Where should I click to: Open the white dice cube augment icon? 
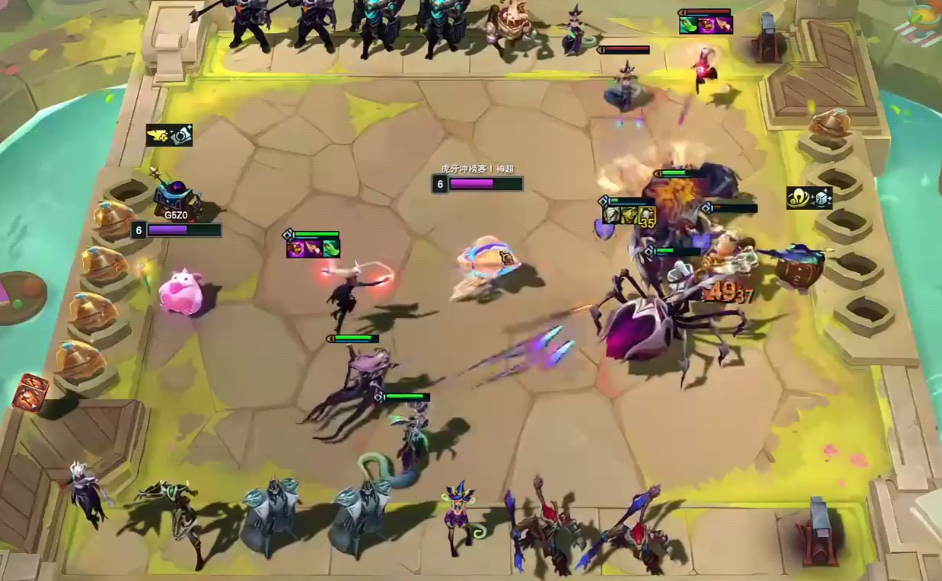(x=820, y=198)
